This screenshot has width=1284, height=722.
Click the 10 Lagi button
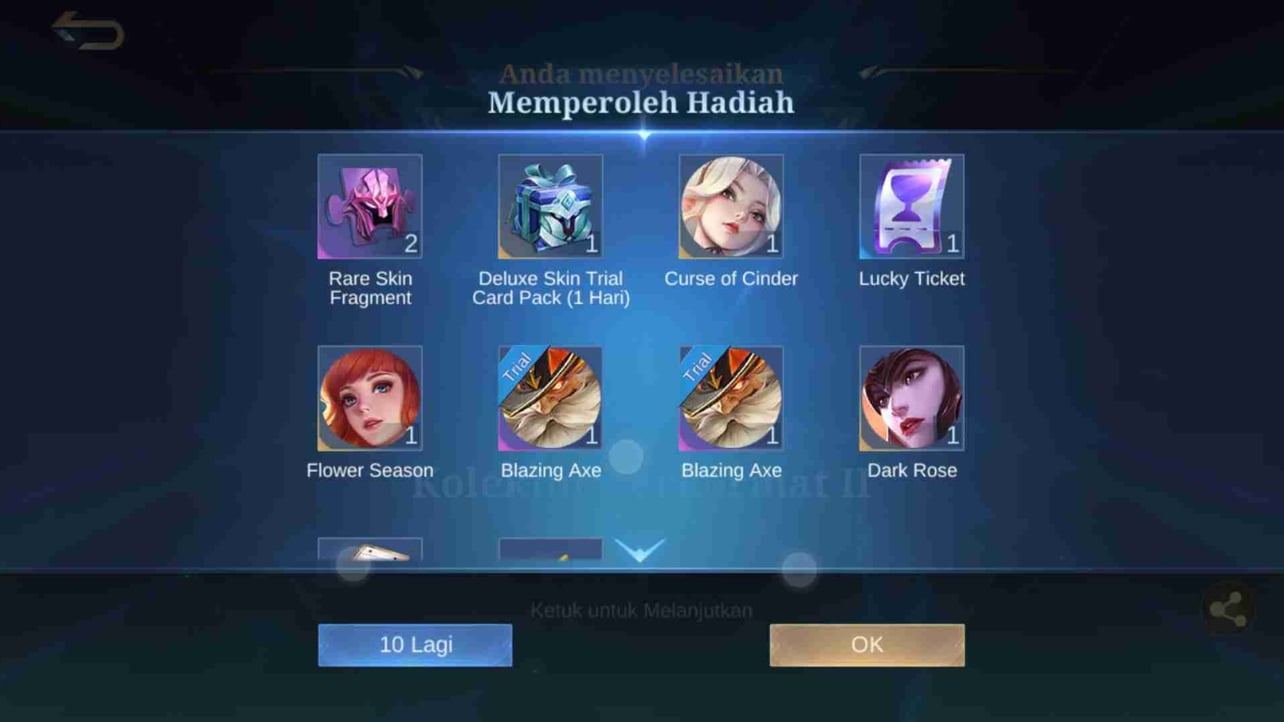[x=414, y=644]
